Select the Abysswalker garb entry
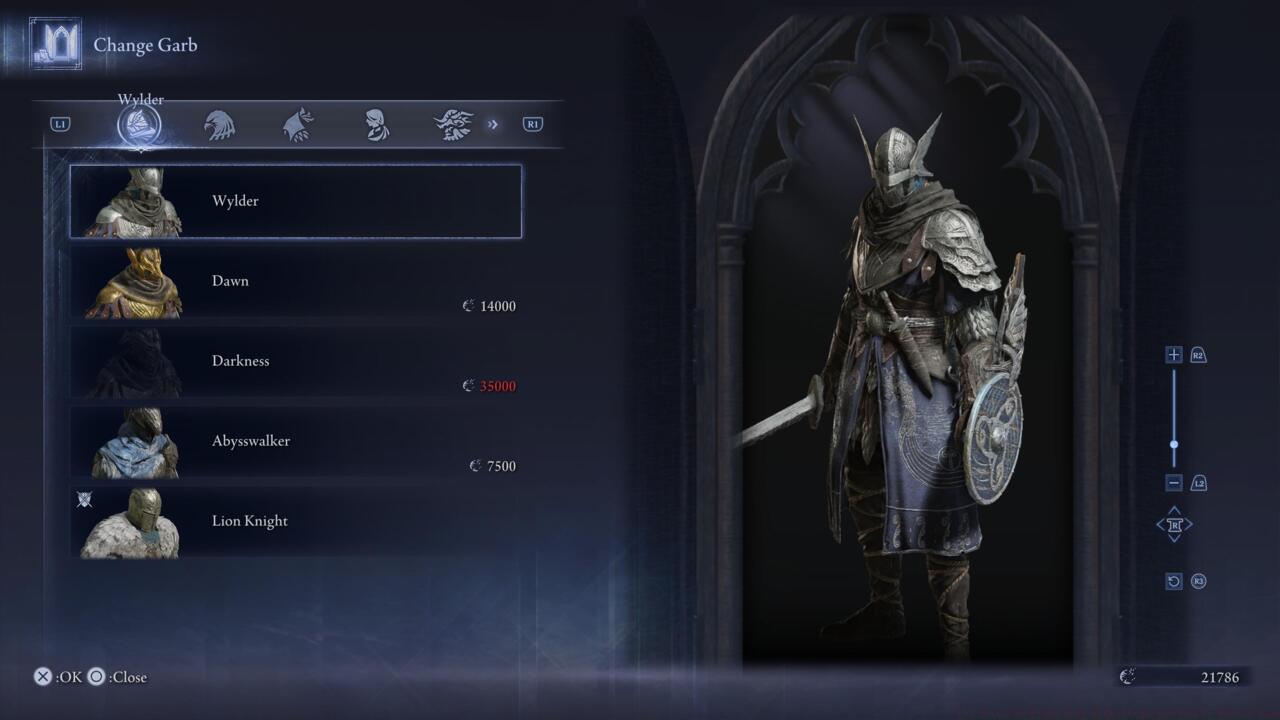This screenshot has height=720, width=1280. [295, 442]
